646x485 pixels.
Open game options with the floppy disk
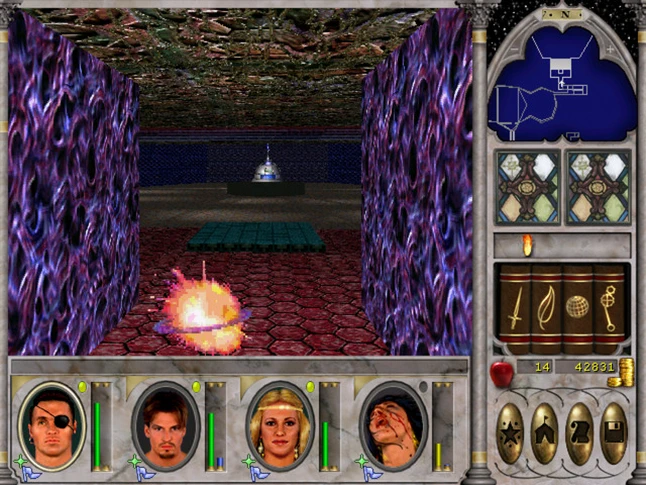(x=612, y=433)
